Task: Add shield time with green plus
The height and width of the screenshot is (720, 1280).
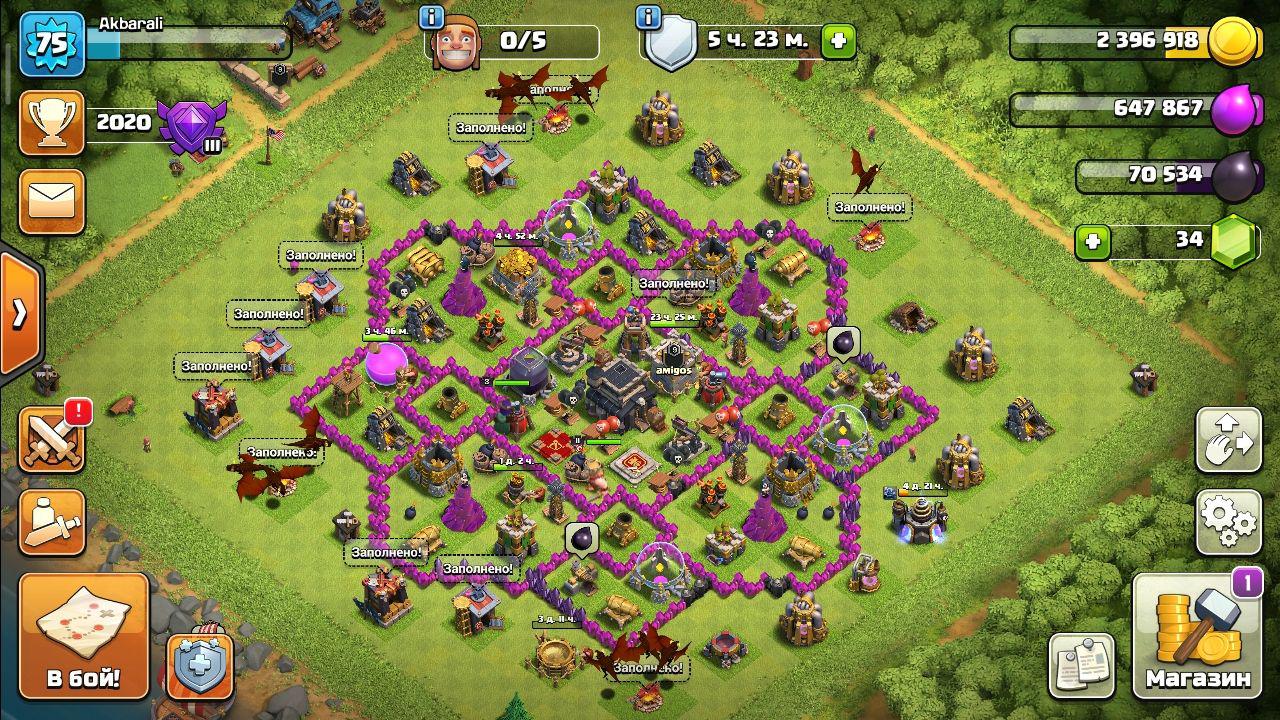Action: 838,42
